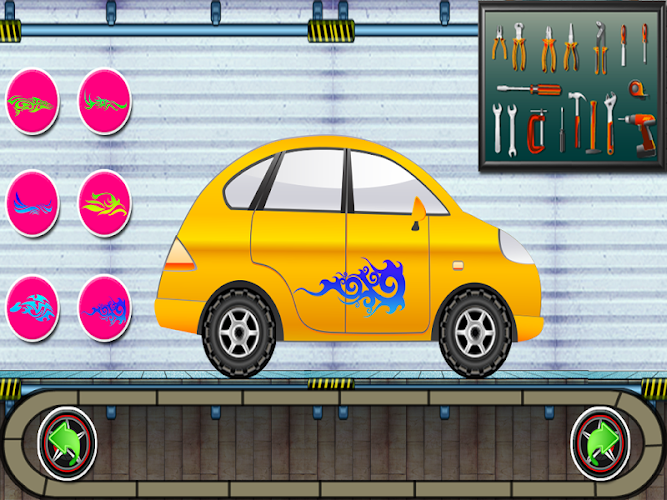This screenshot has height=500, width=667.
Task: Pick the yellow flame decal
Action: pyautogui.click(x=105, y=204)
